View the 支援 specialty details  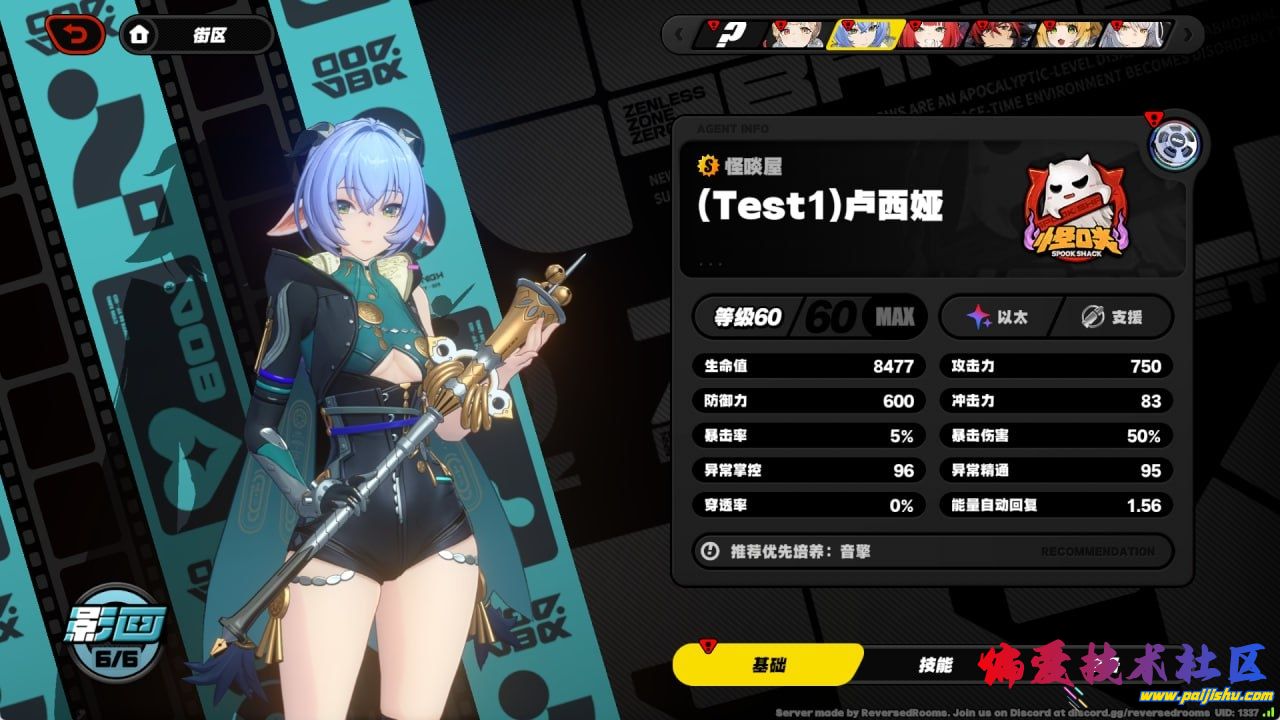click(1114, 318)
